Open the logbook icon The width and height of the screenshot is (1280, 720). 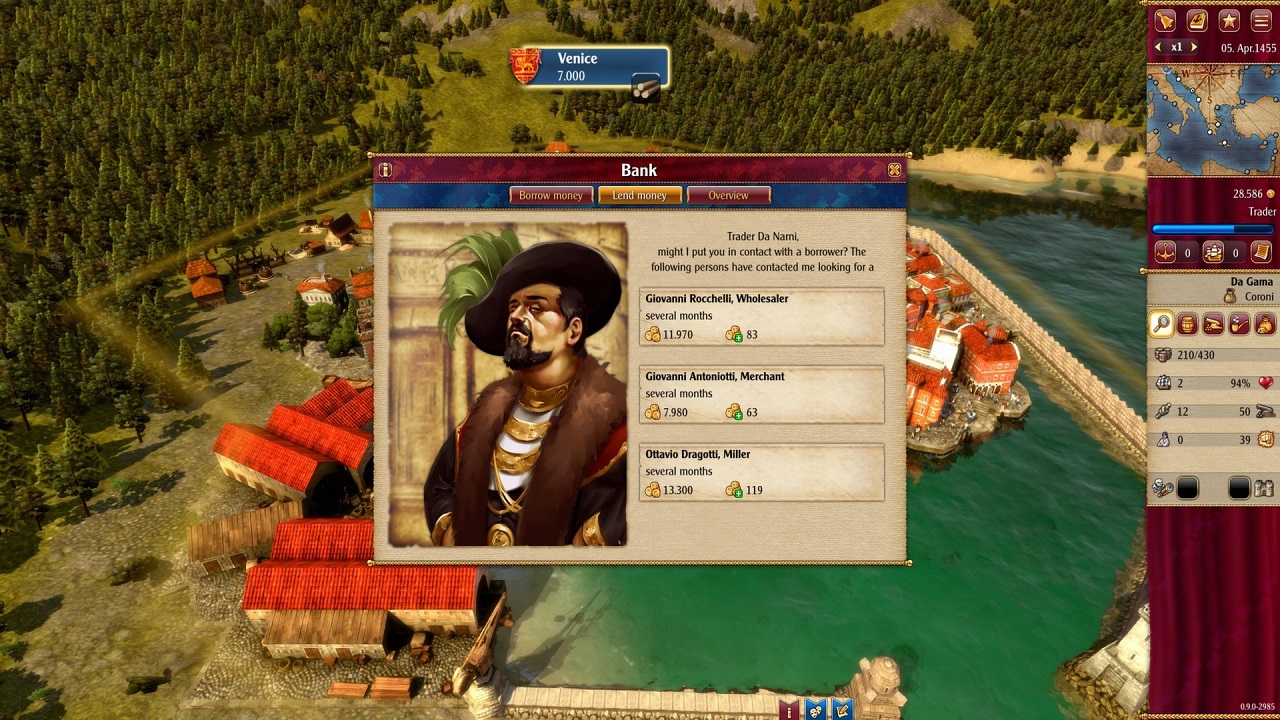click(x=1197, y=20)
